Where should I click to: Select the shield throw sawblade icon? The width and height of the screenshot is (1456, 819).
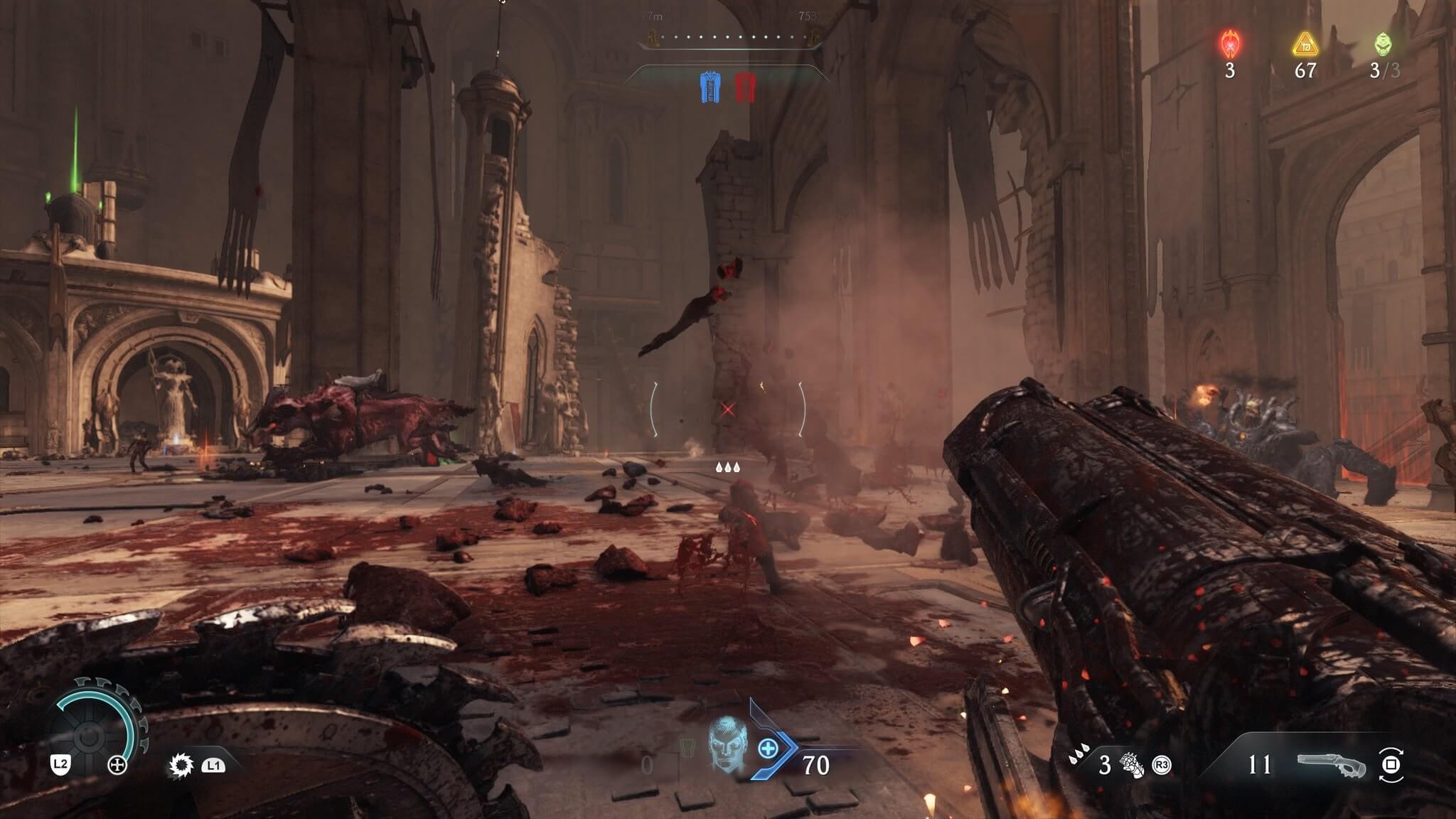(x=181, y=765)
